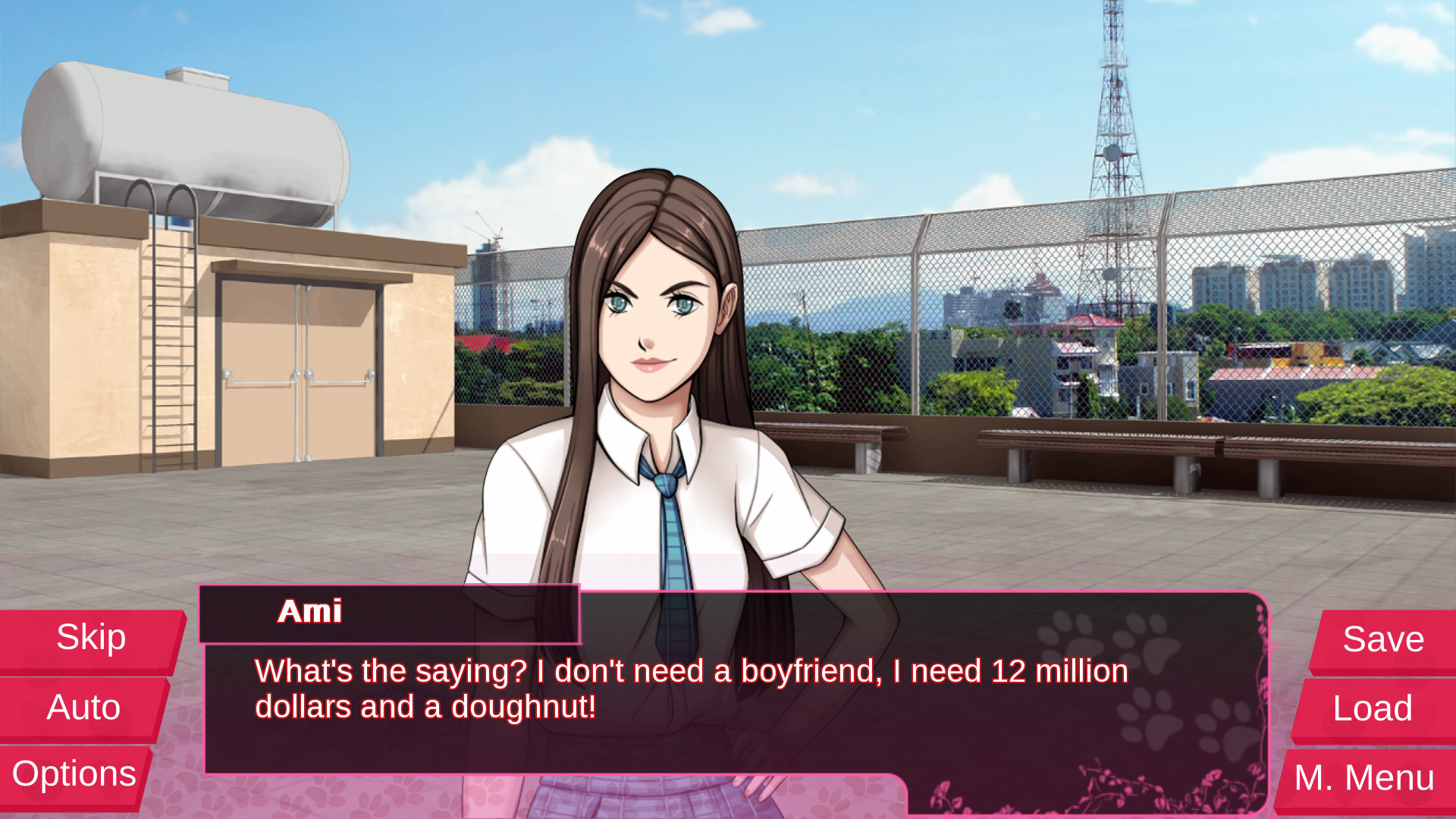Click Save to store your progress
This screenshot has width=1456, height=819.
[1382, 639]
